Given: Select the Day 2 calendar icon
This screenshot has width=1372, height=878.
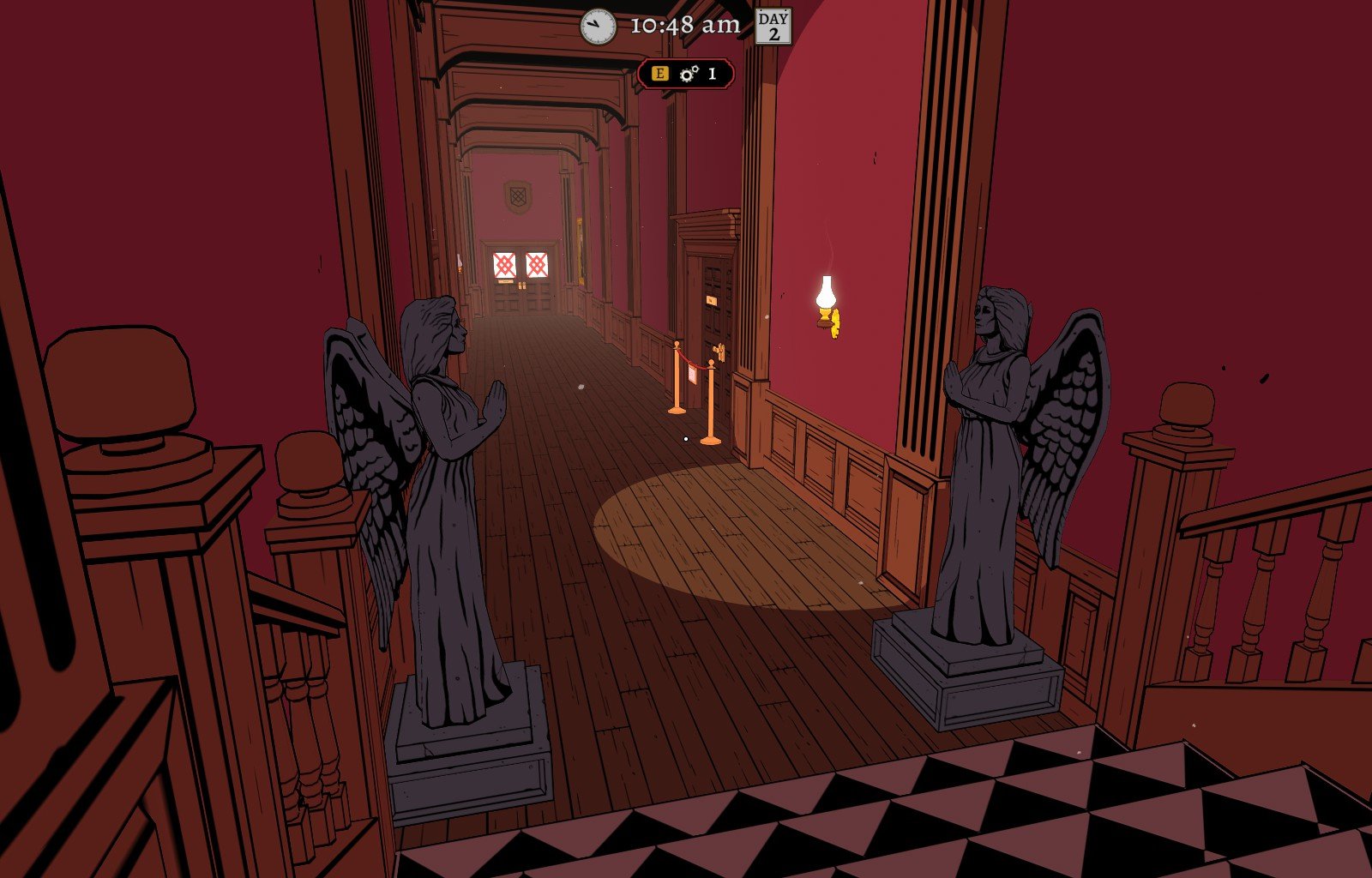Looking at the screenshot, I should 773,26.
